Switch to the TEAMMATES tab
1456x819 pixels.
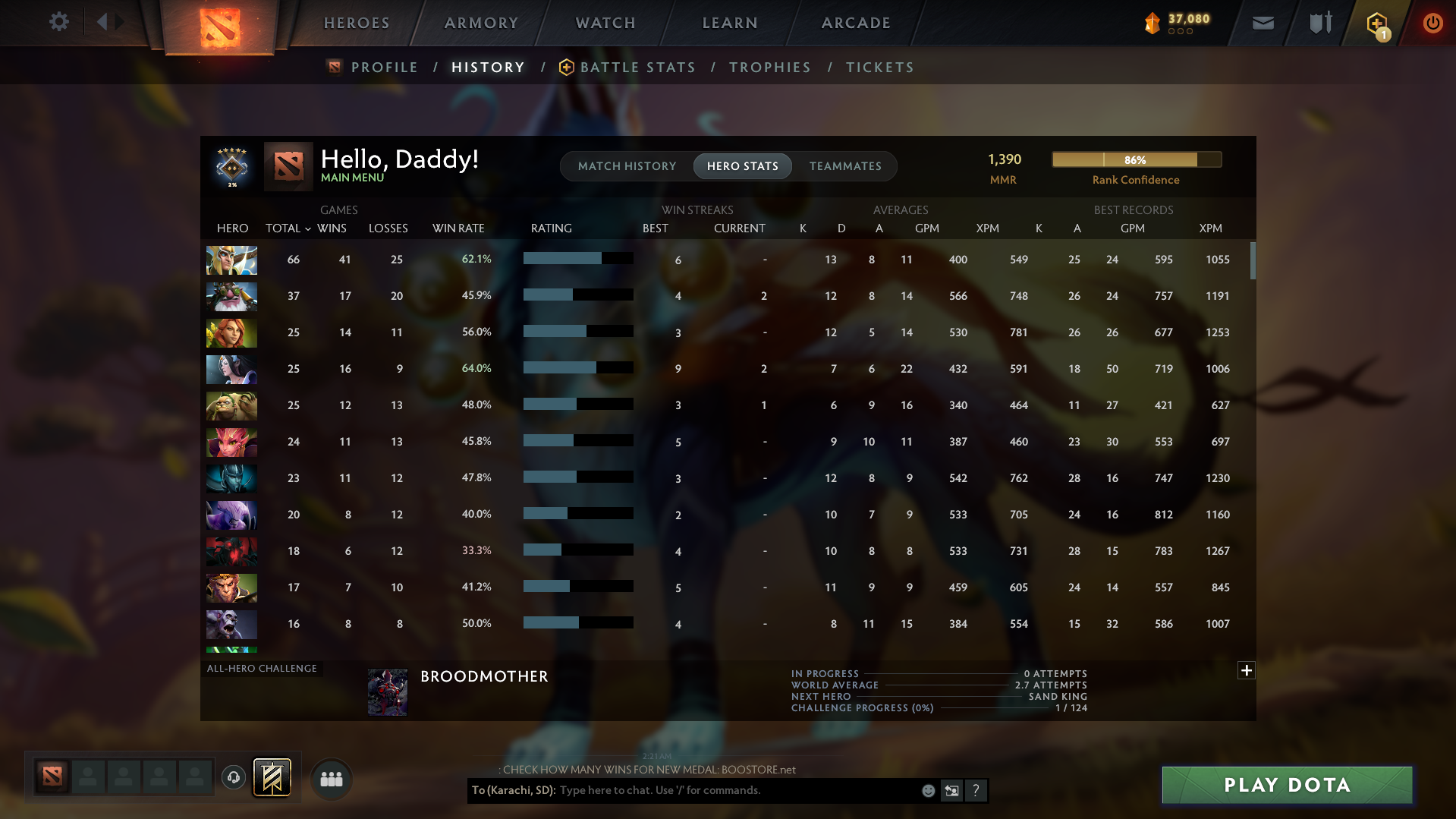[x=844, y=165]
